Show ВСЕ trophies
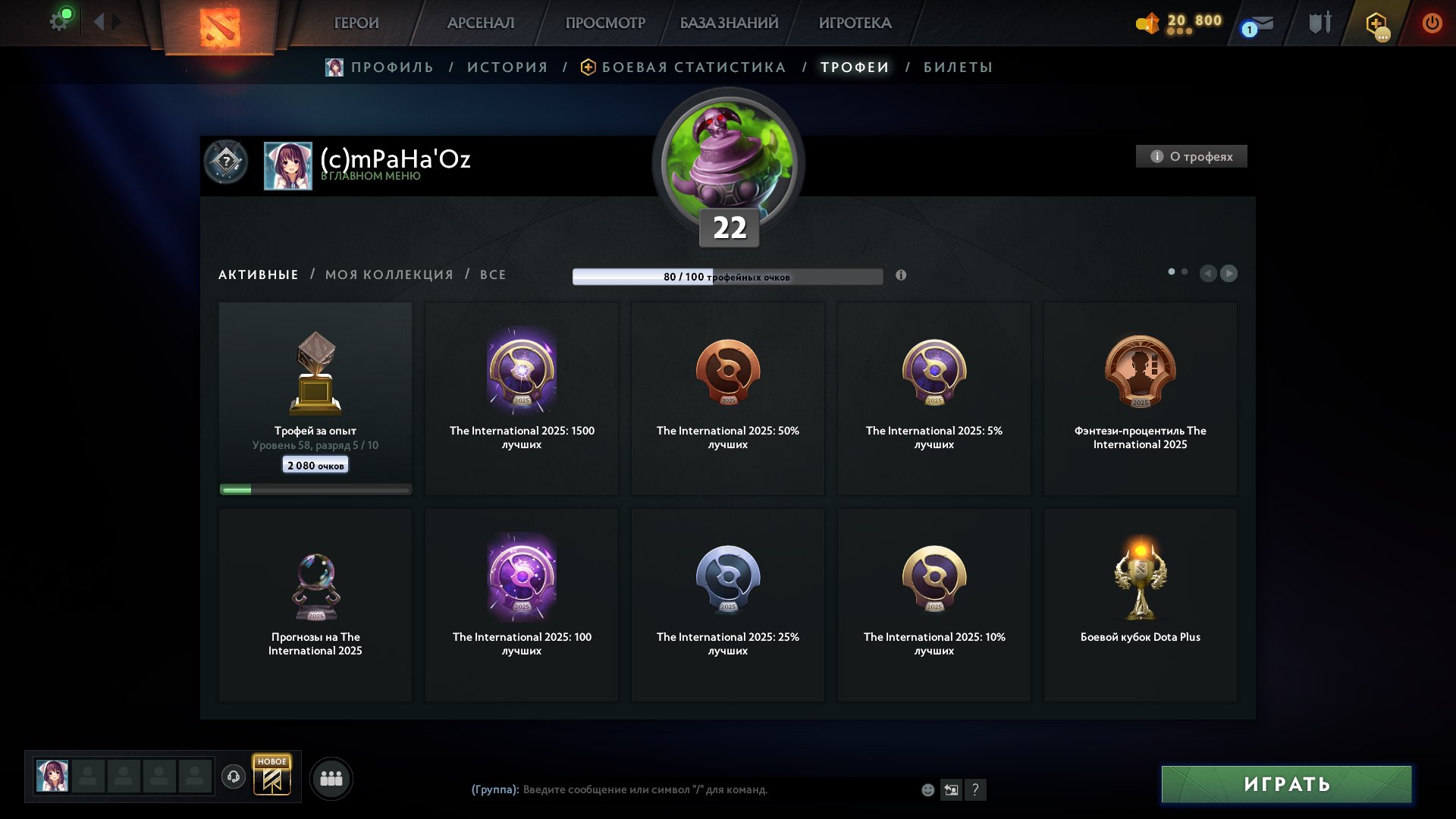1456x819 pixels. point(493,275)
